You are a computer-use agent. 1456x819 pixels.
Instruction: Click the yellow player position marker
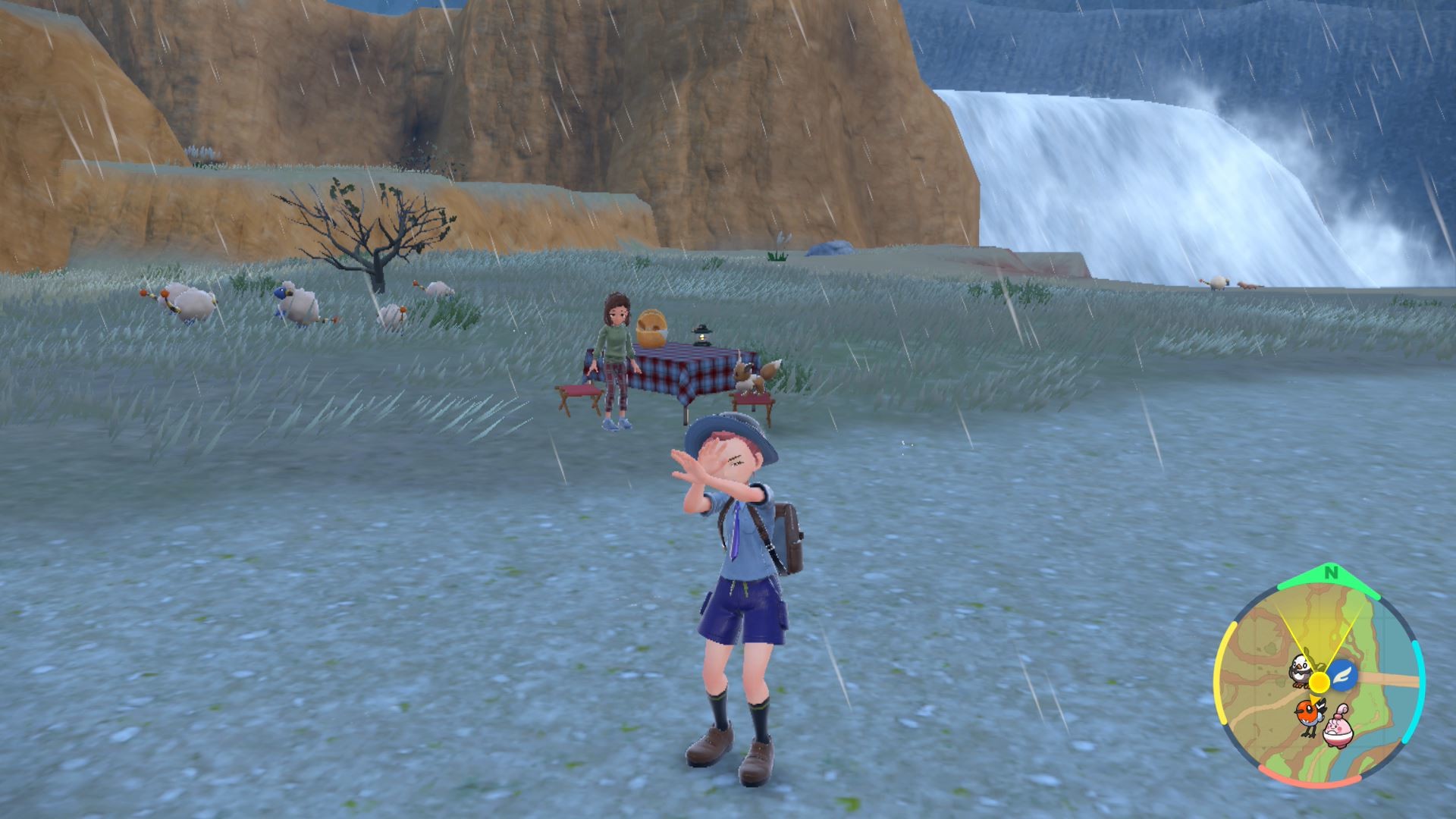click(1319, 682)
